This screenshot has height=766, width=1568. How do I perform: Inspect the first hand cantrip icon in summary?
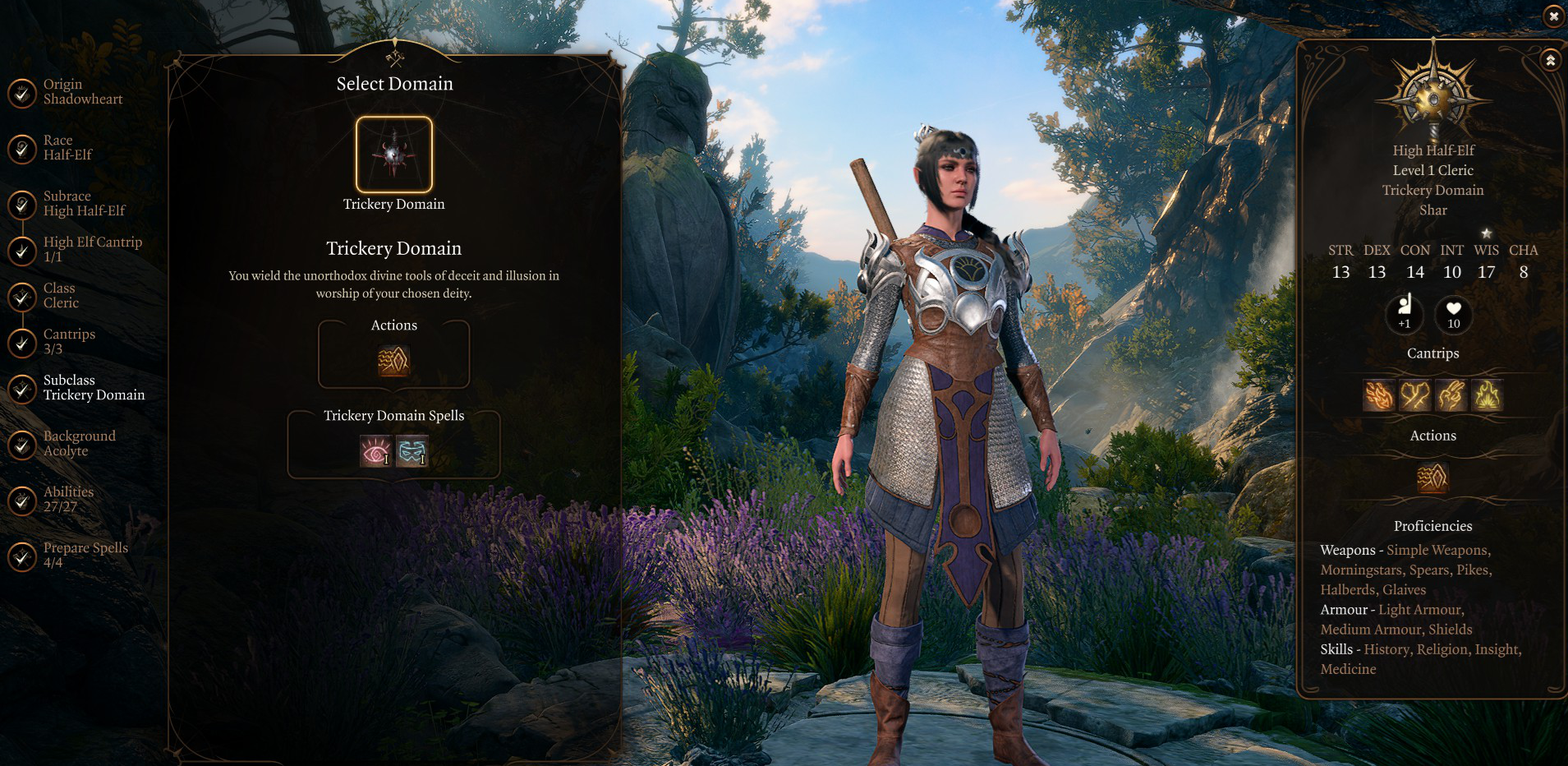tap(1379, 395)
